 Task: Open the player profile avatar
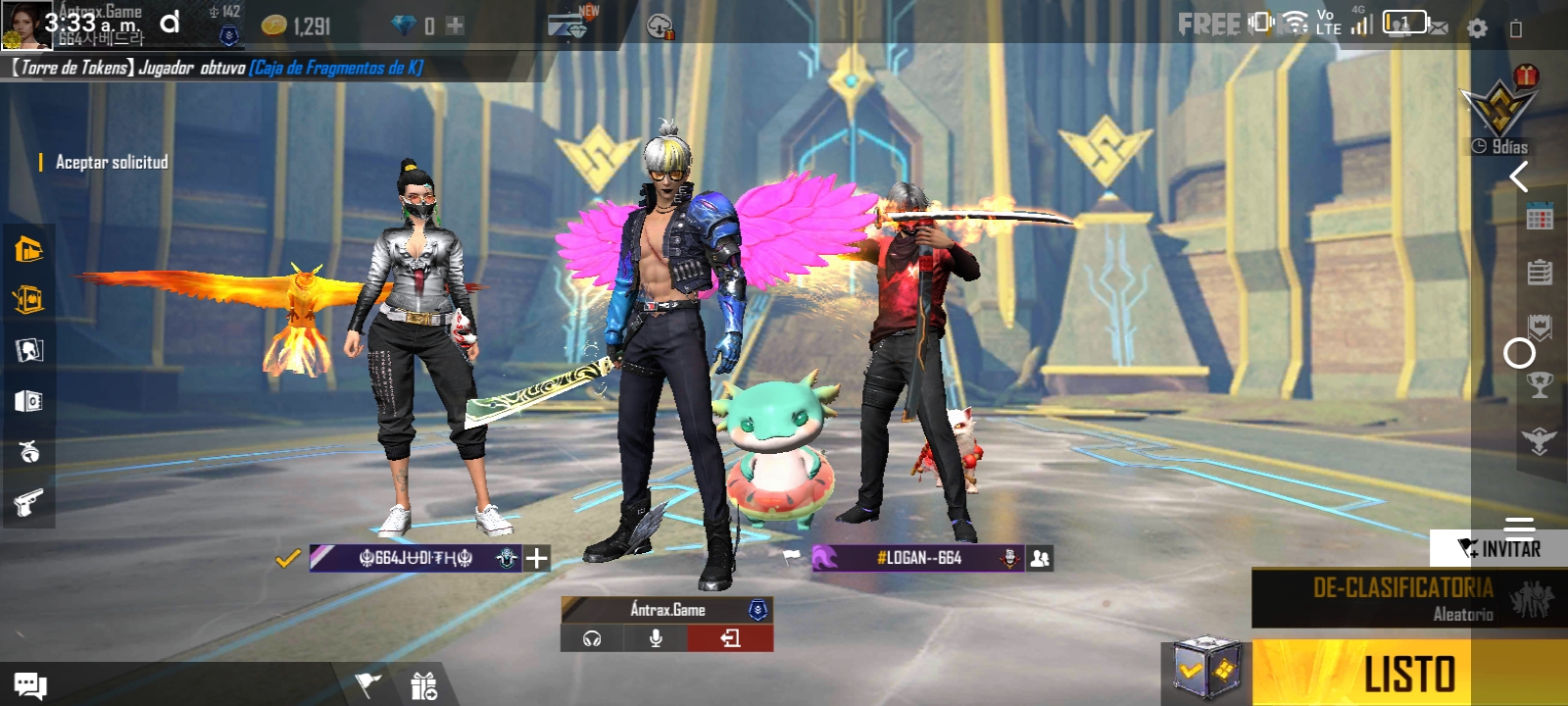click(x=26, y=25)
